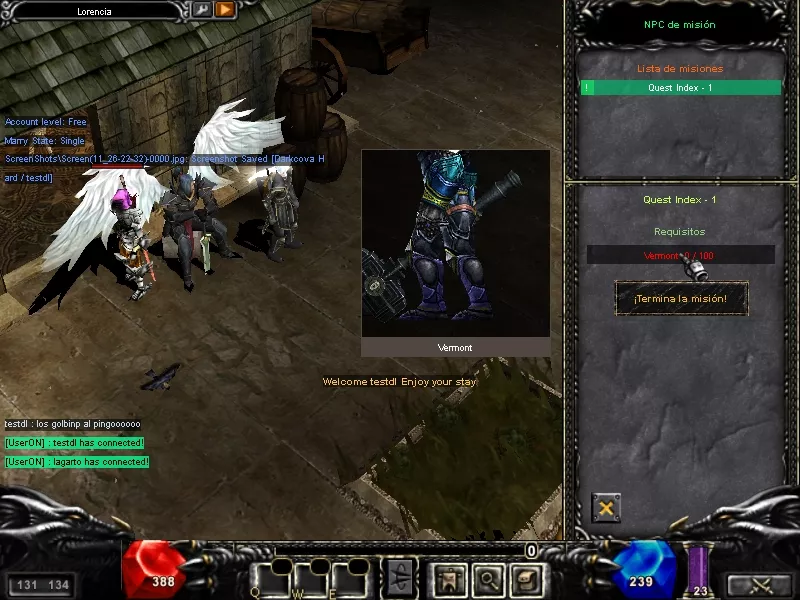Click the orange play arrow button
800x600 pixels.
(x=224, y=10)
